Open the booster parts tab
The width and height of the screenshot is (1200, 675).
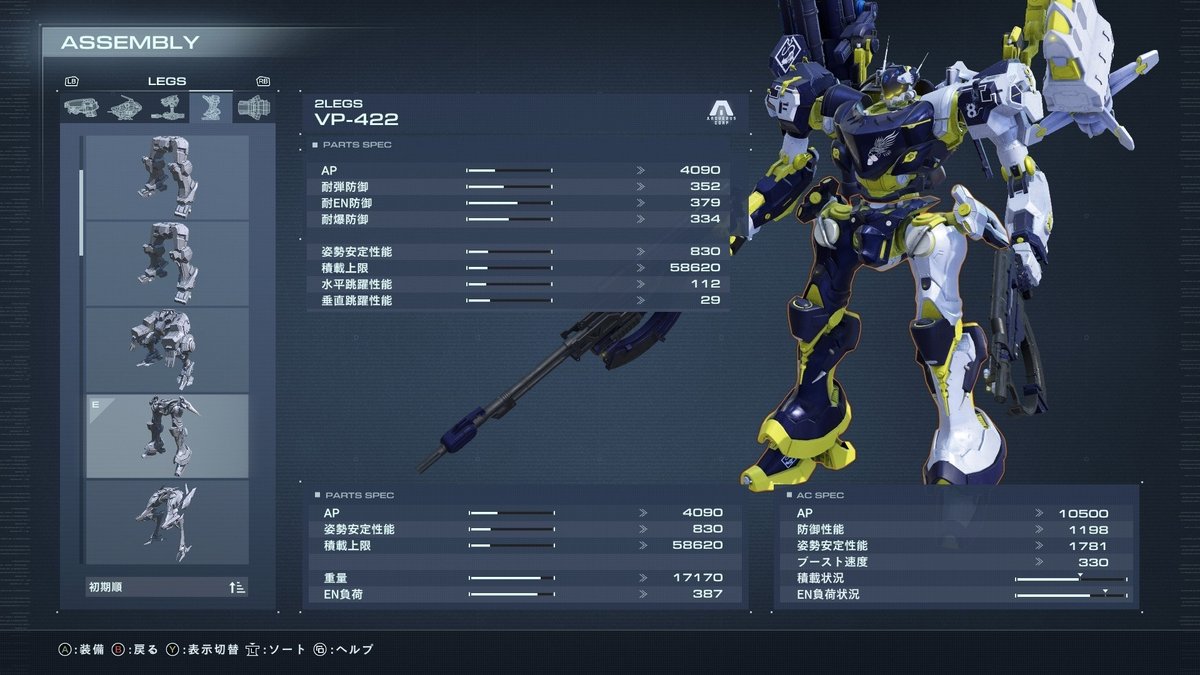[x=254, y=106]
